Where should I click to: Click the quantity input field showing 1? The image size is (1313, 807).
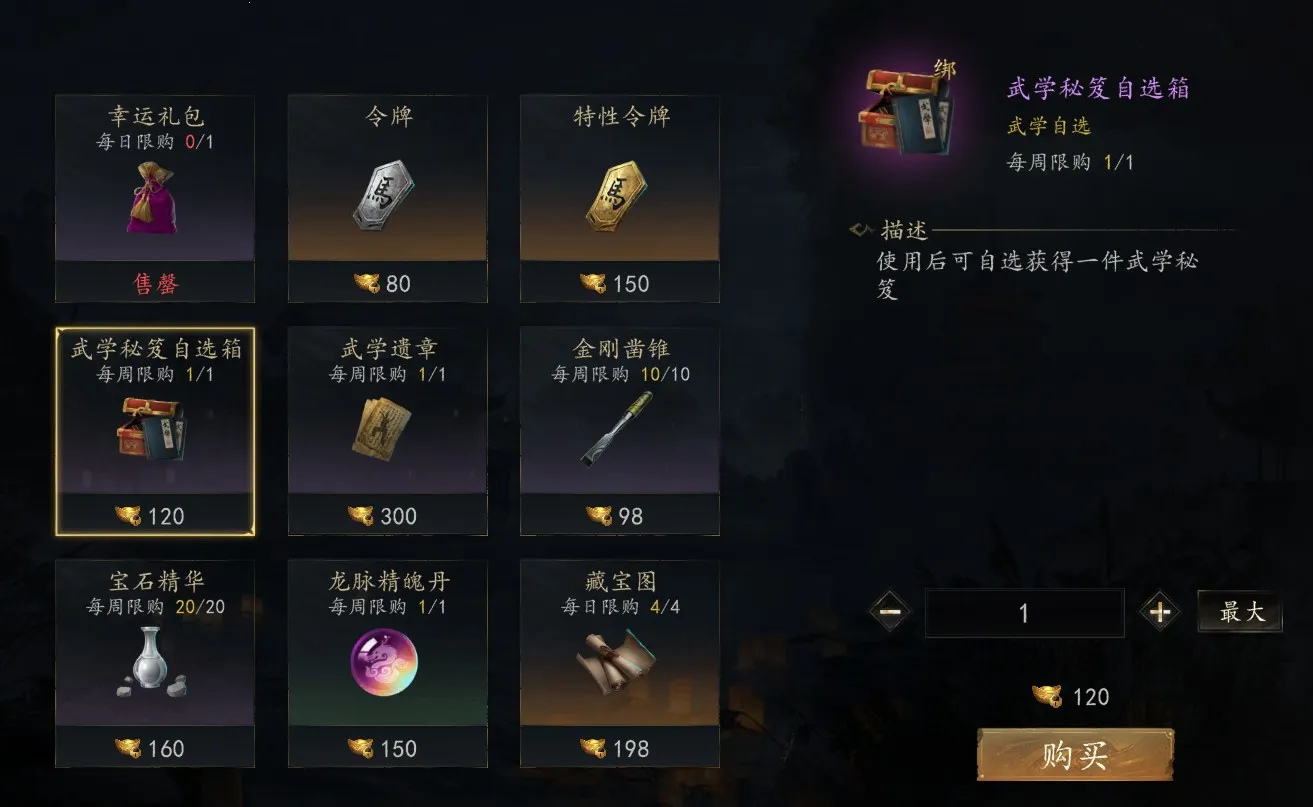(x=1025, y=611)
